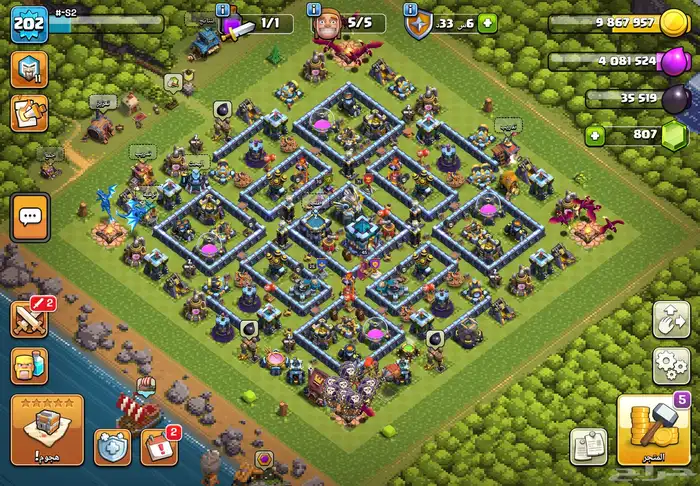The width and height of the screenshot is (700, 486).
Task: Add gems with the green plus button
Action: (x=596, y=135)
